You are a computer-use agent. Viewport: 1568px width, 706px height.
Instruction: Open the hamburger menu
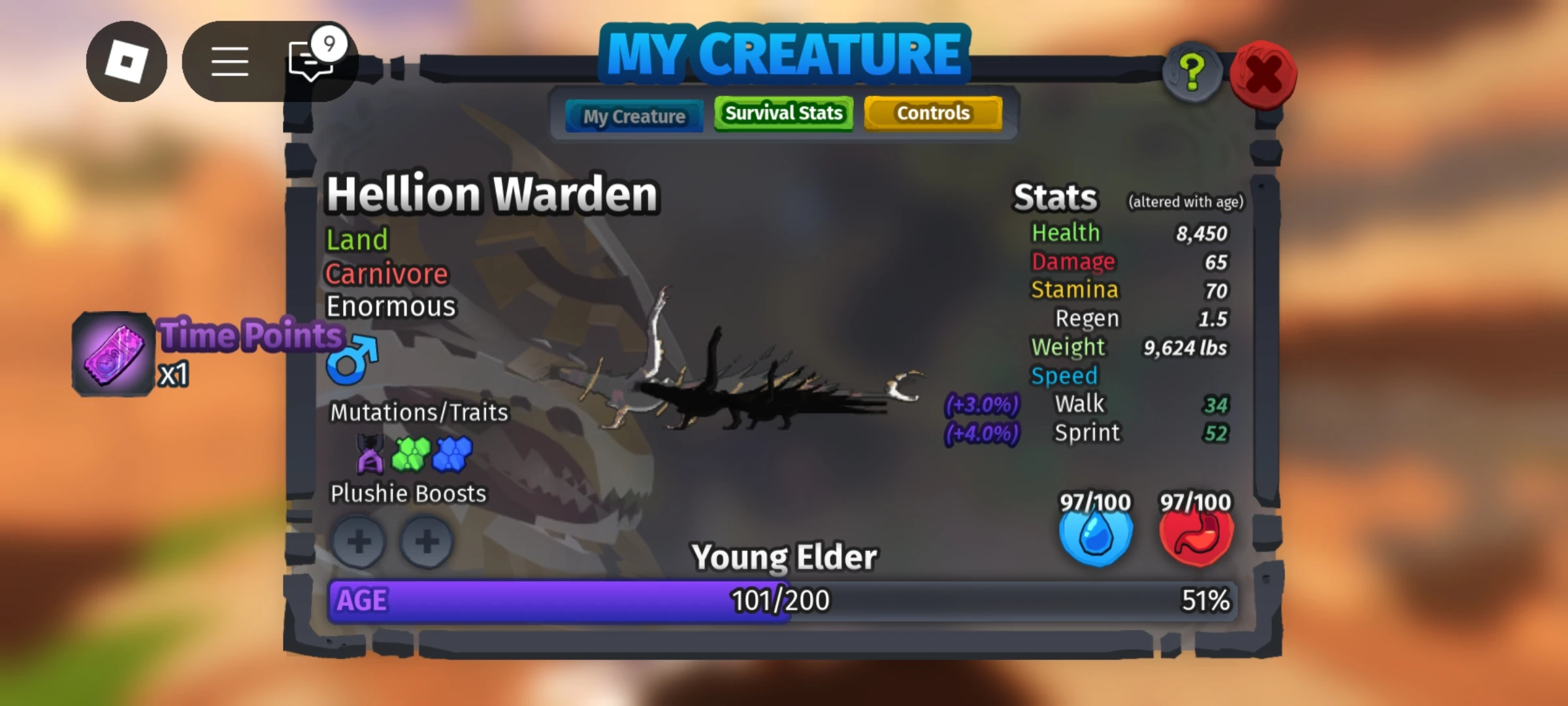(x=230, y=62)
